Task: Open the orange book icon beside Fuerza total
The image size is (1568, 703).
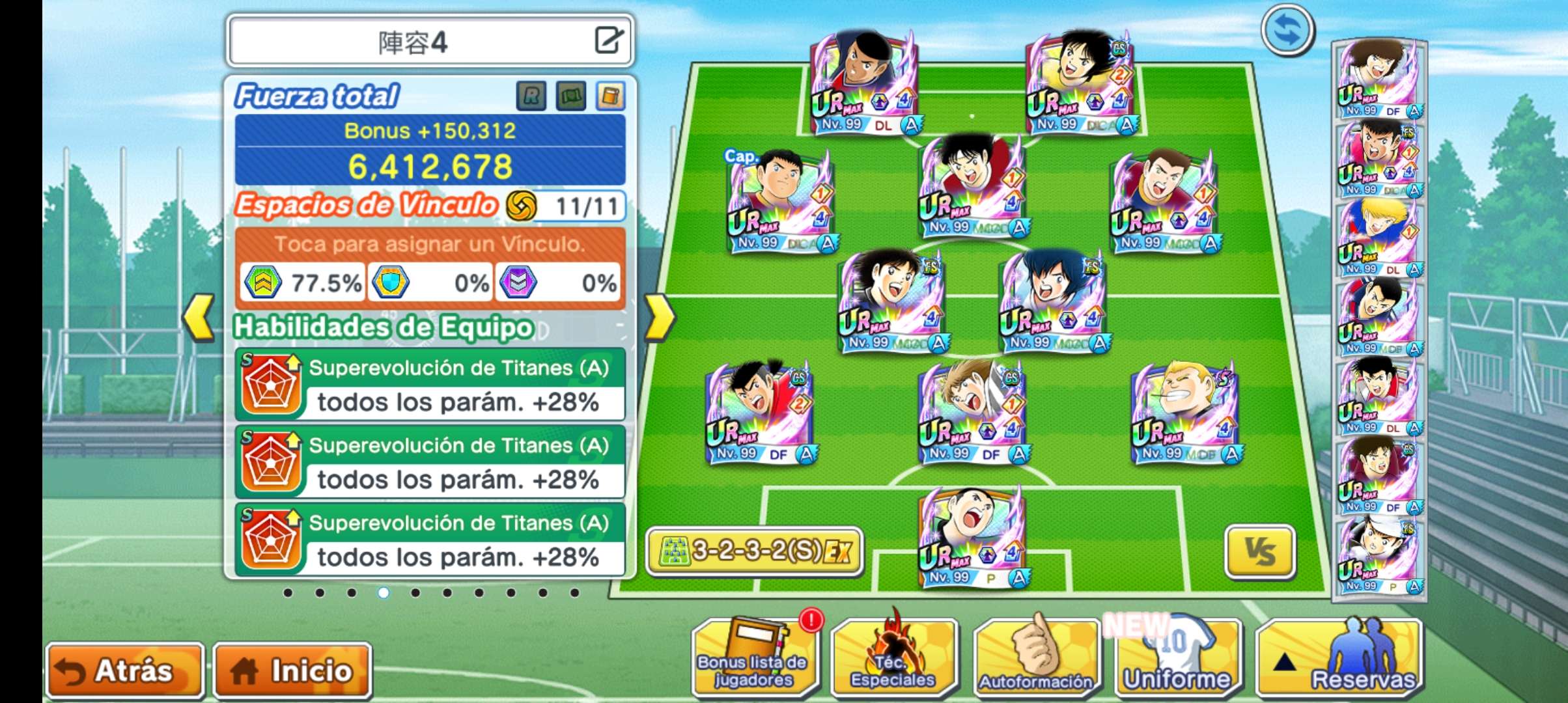Action: point(610,96)
